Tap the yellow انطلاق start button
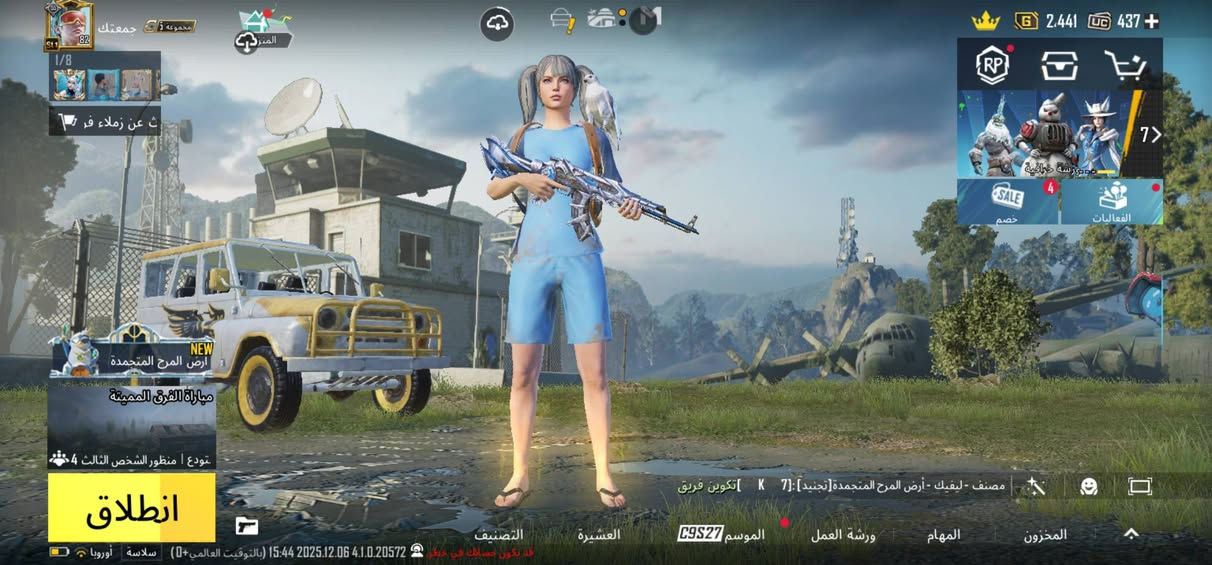The height and width of the screenshot is (565, 1212). [x=131, y=508]
